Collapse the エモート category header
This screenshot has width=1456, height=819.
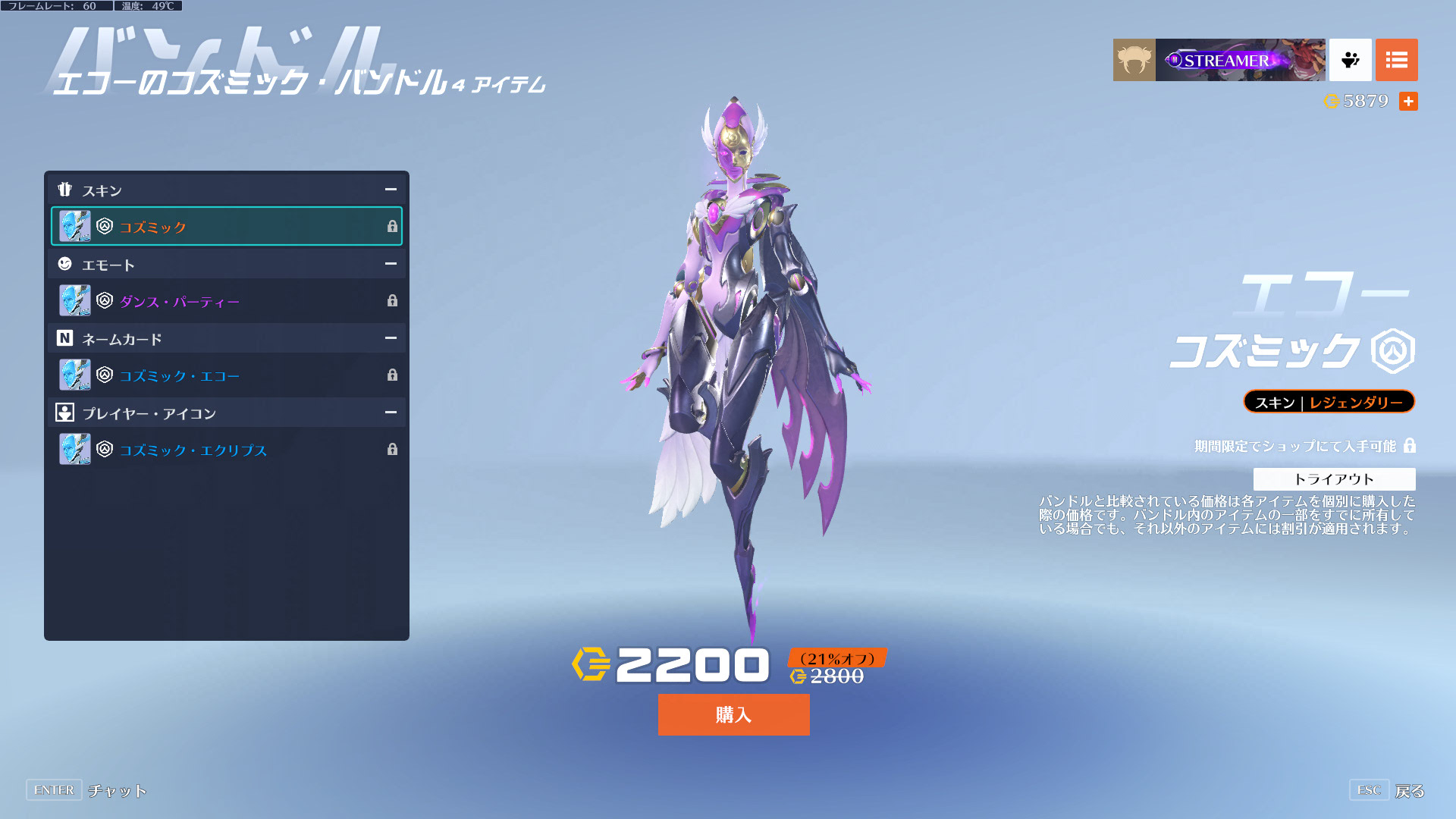coord(391,264)
